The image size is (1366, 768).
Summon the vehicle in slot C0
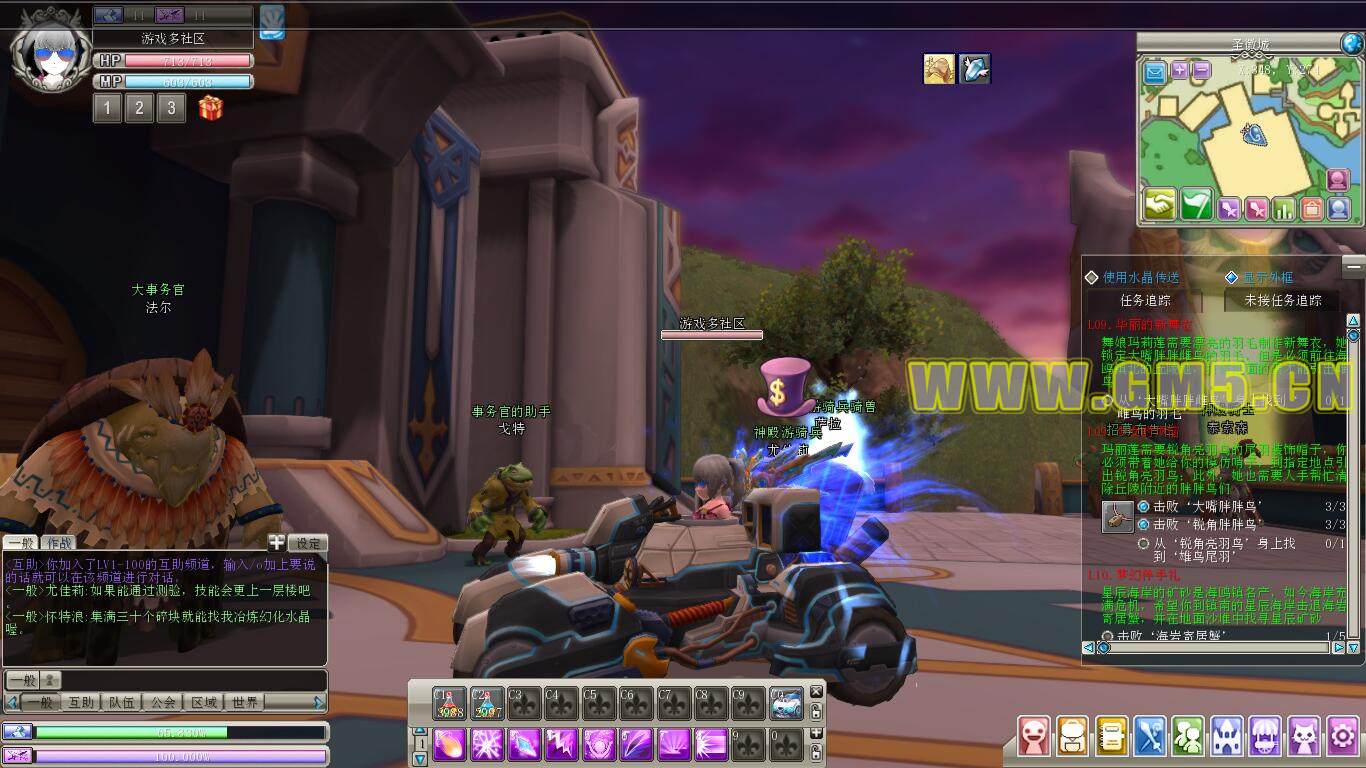[x=786, y=703]
